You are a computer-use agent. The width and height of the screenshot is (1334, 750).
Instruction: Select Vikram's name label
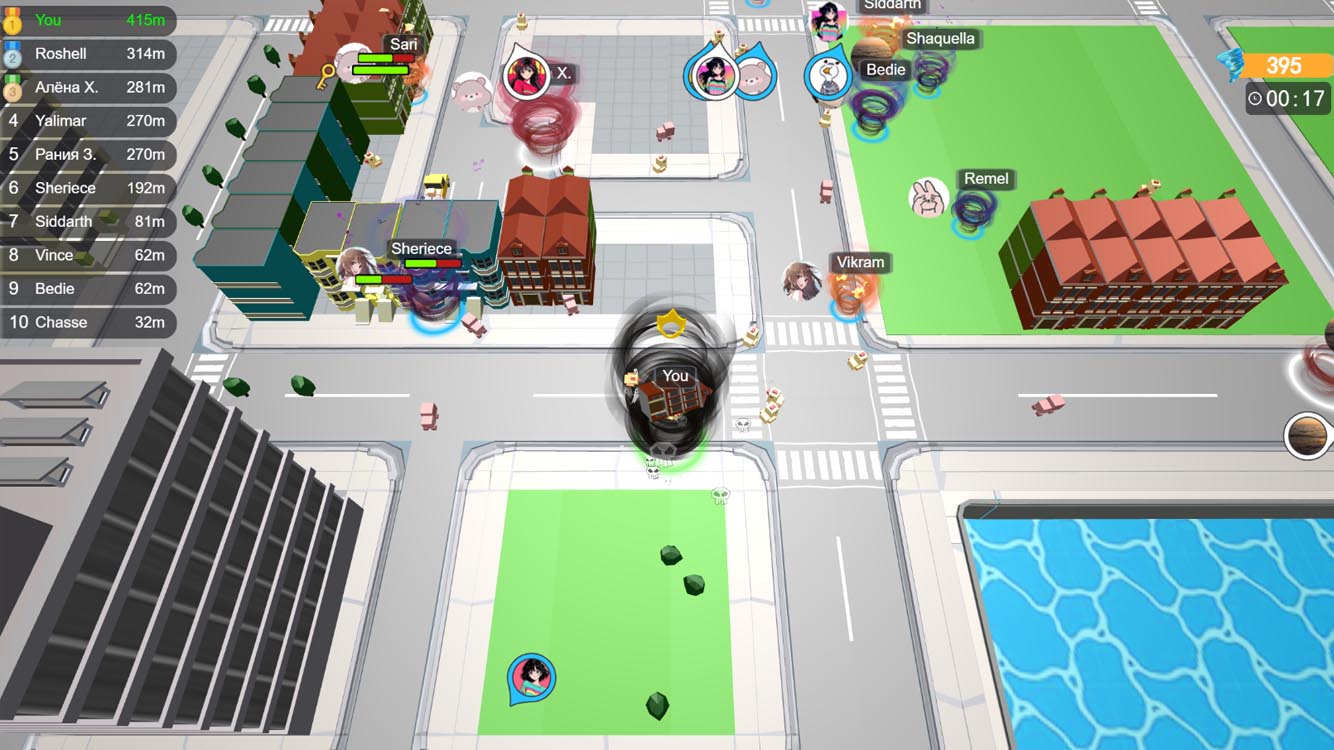(860, 262)
